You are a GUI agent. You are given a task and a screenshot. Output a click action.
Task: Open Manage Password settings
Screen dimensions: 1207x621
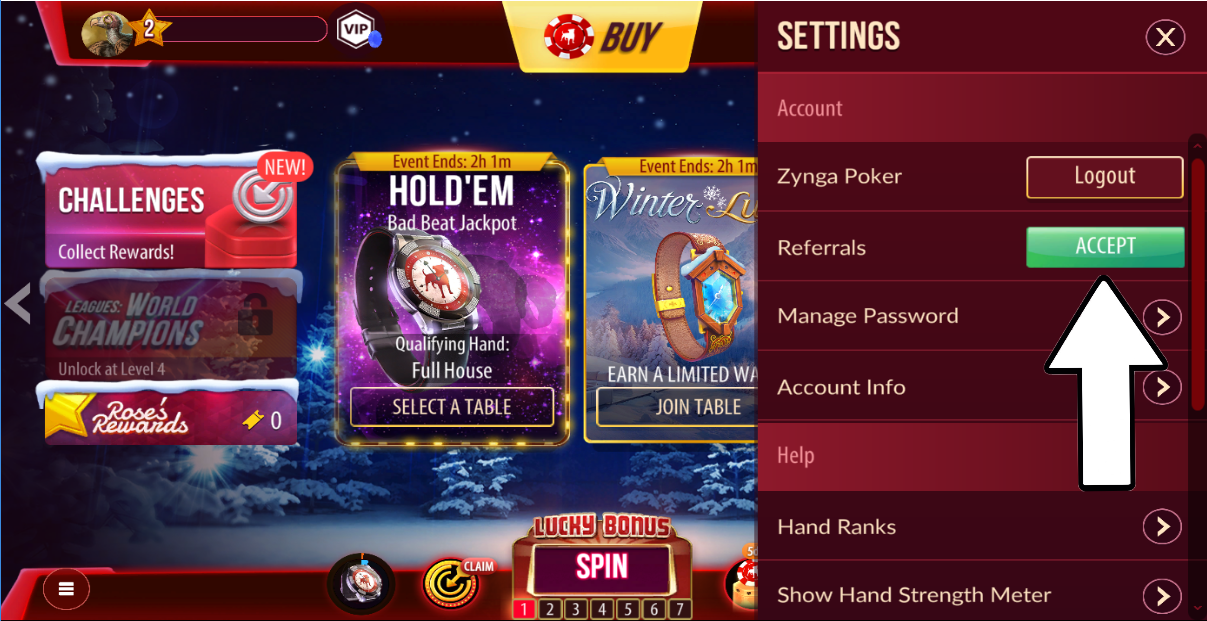point(1162,317)
